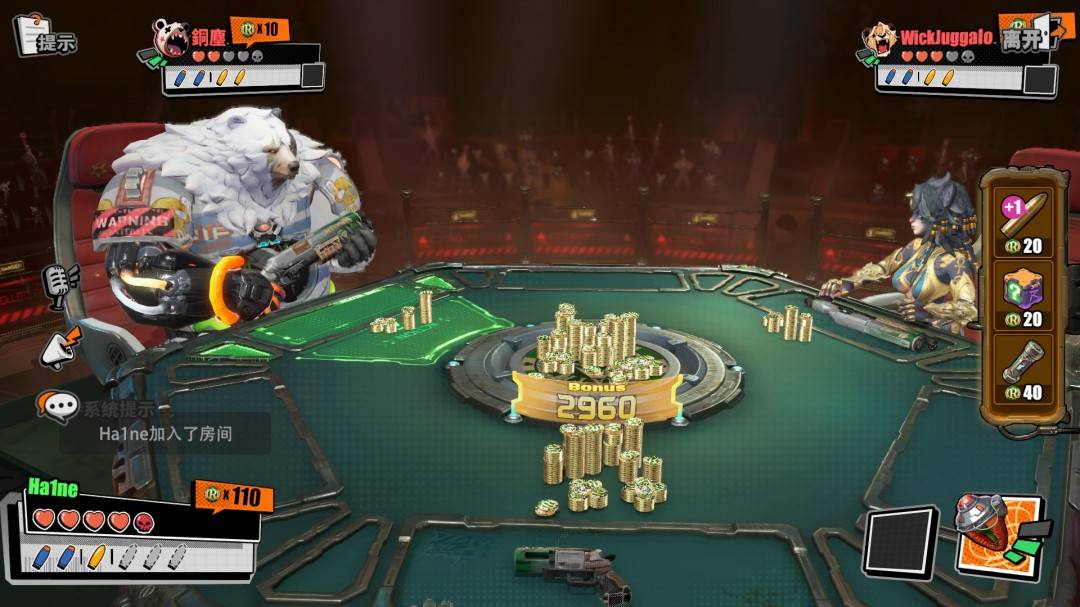Click the WickJuggalo player avatar
This screenshot has height=607, width=1080.
pos(879,40)
